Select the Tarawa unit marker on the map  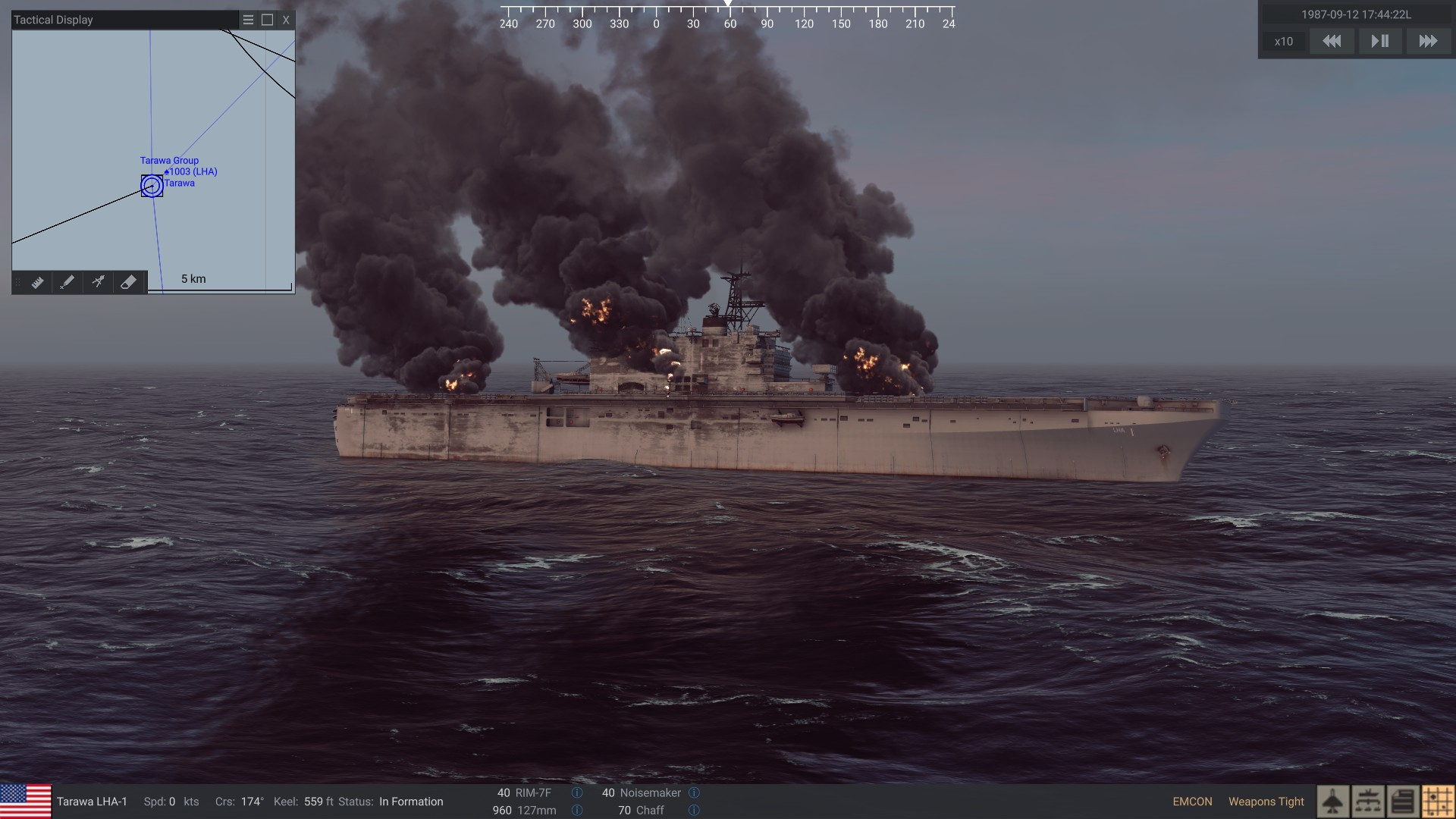[152, 186]
